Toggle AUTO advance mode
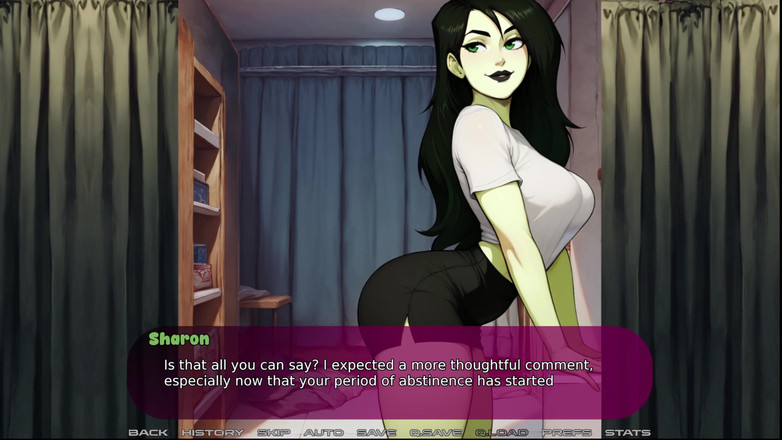 [324, 432]
